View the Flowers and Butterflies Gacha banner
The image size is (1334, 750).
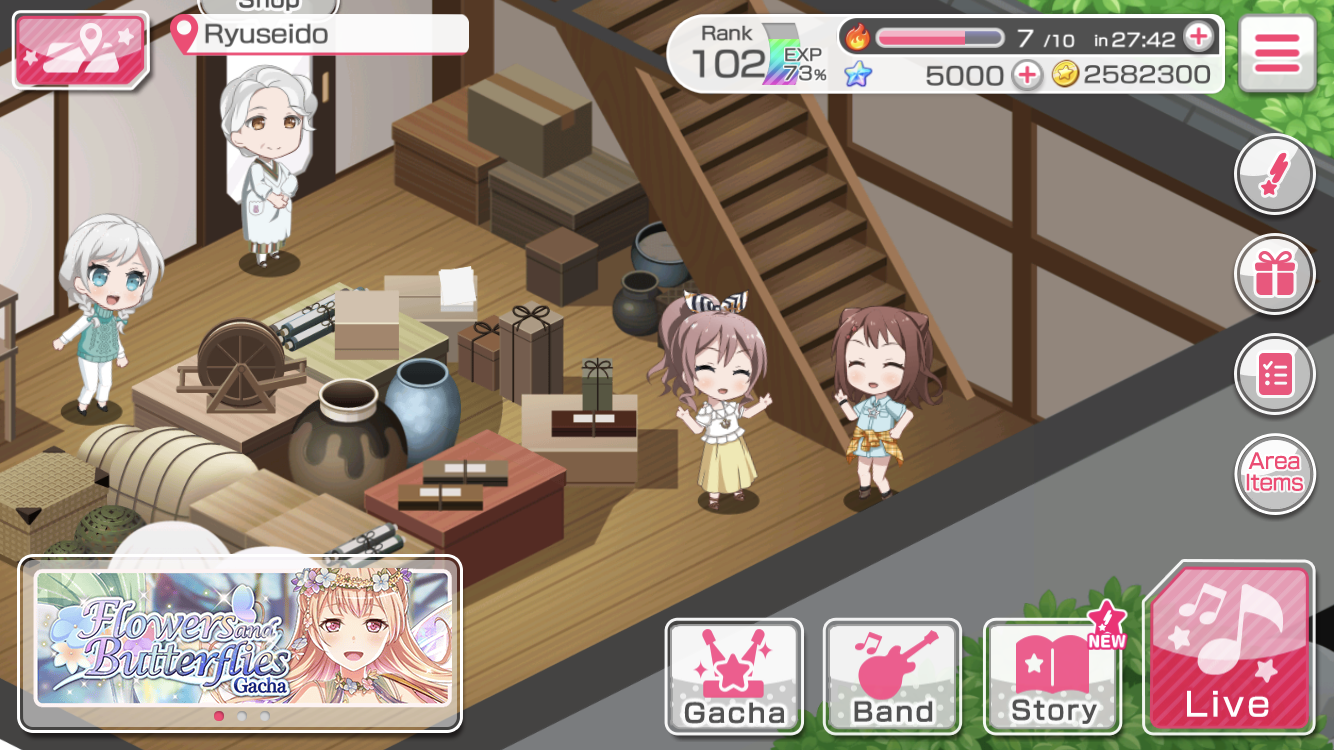coord(242,637)
